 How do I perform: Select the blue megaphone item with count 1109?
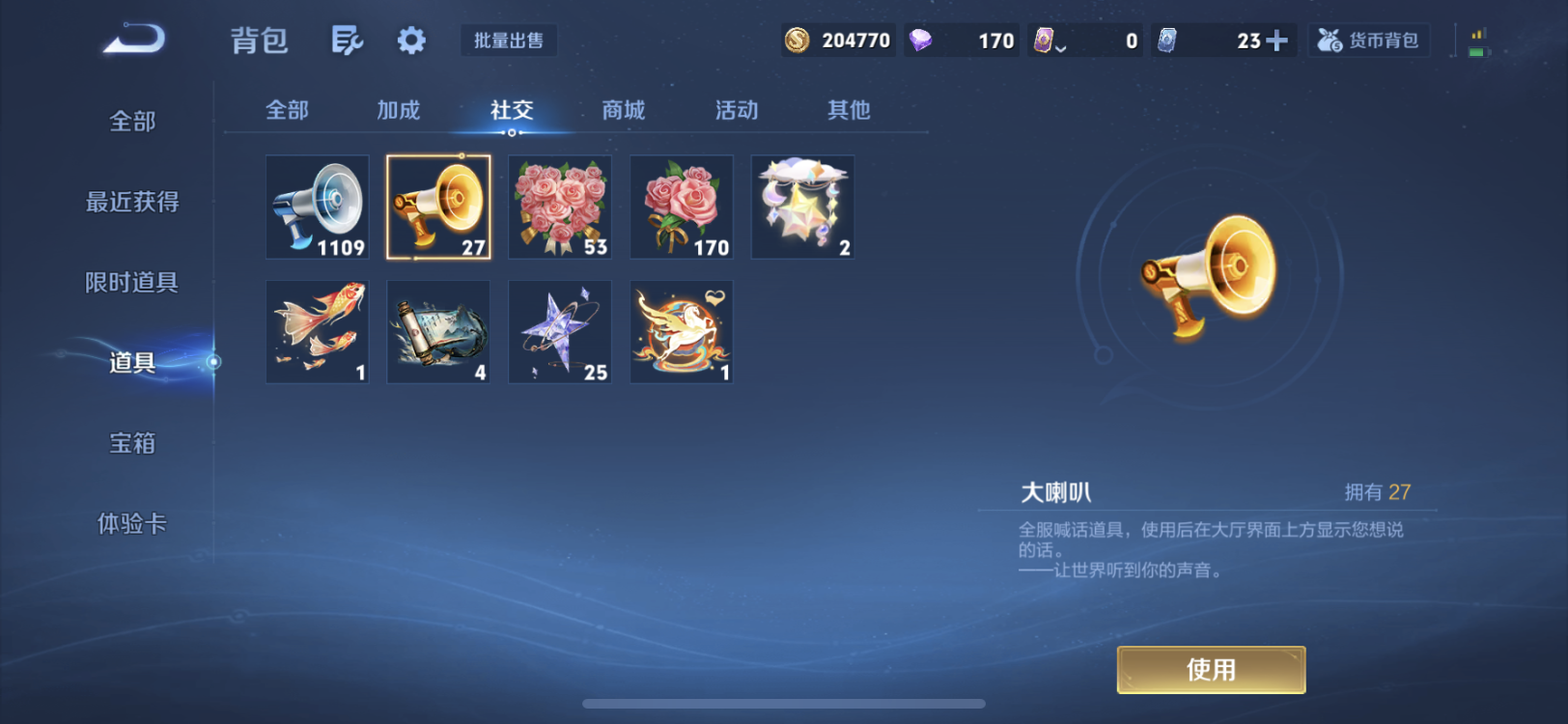pos(316,207)
